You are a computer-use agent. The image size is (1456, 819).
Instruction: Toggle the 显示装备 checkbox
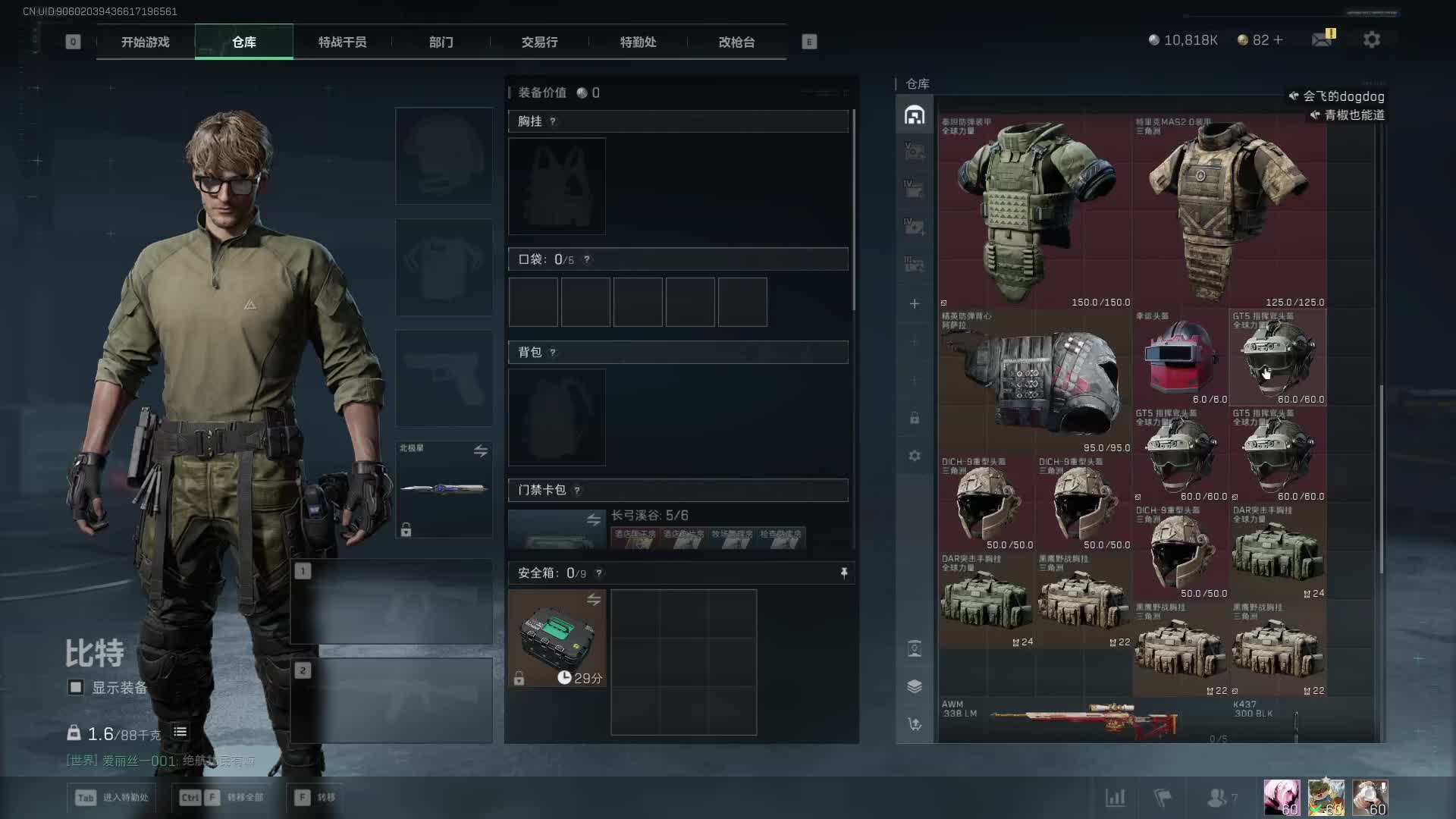tap(76, 687)
